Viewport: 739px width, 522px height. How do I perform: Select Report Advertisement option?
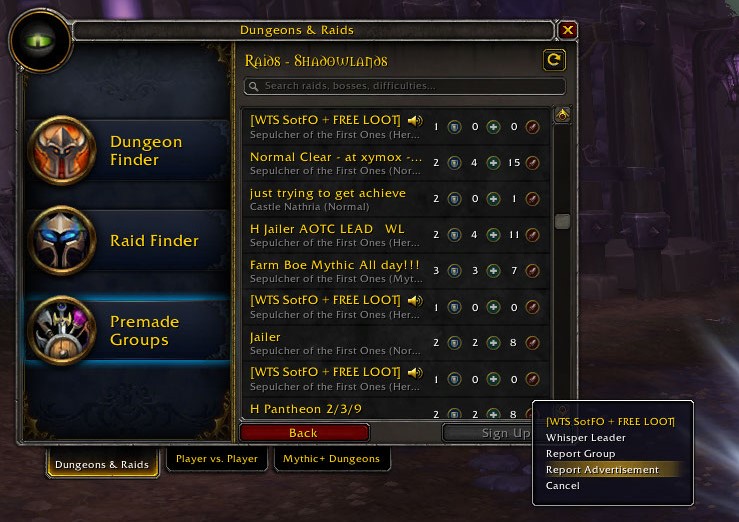click(x=602, y=470)
